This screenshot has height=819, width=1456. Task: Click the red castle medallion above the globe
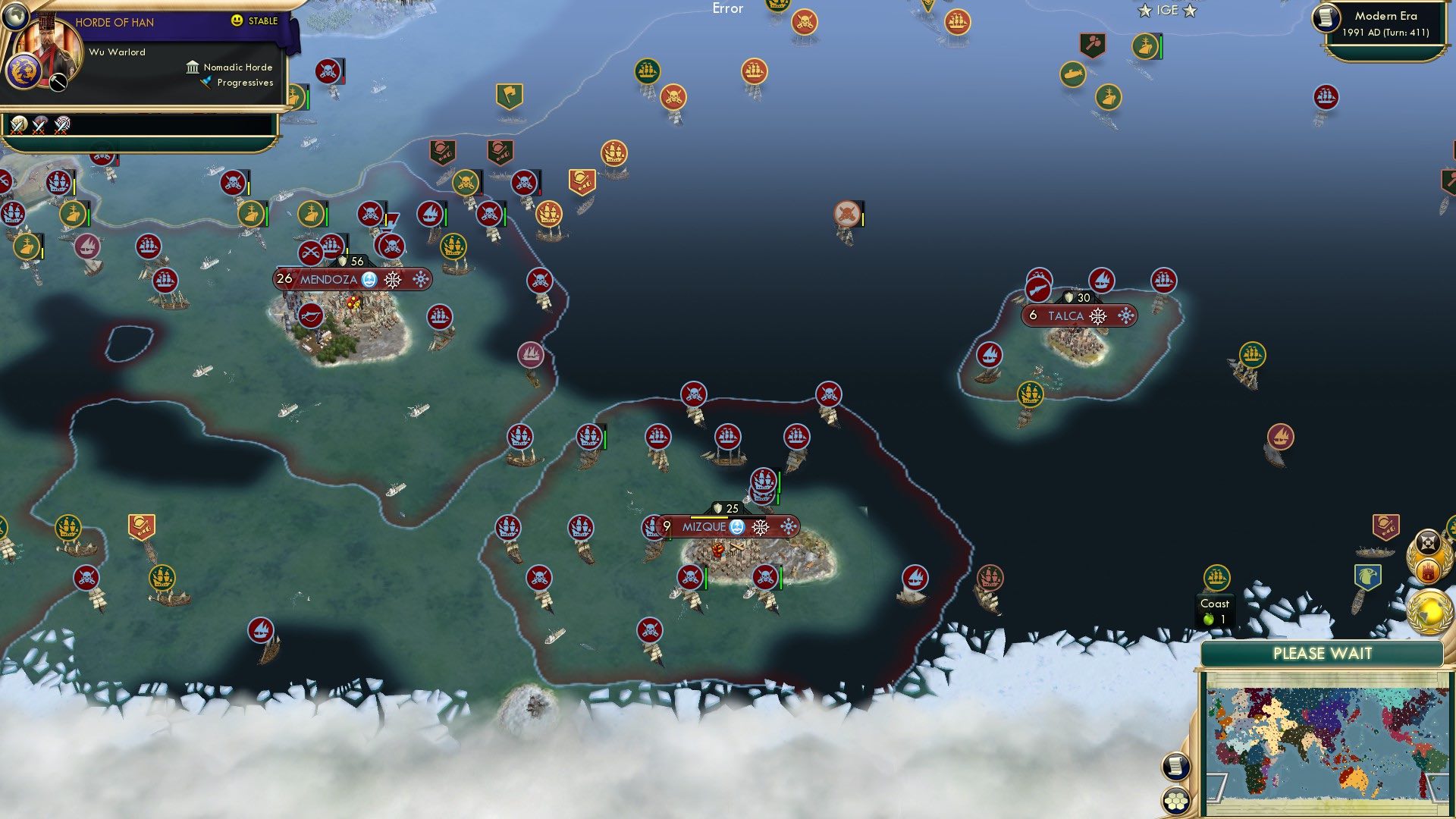coord(1429,573)
